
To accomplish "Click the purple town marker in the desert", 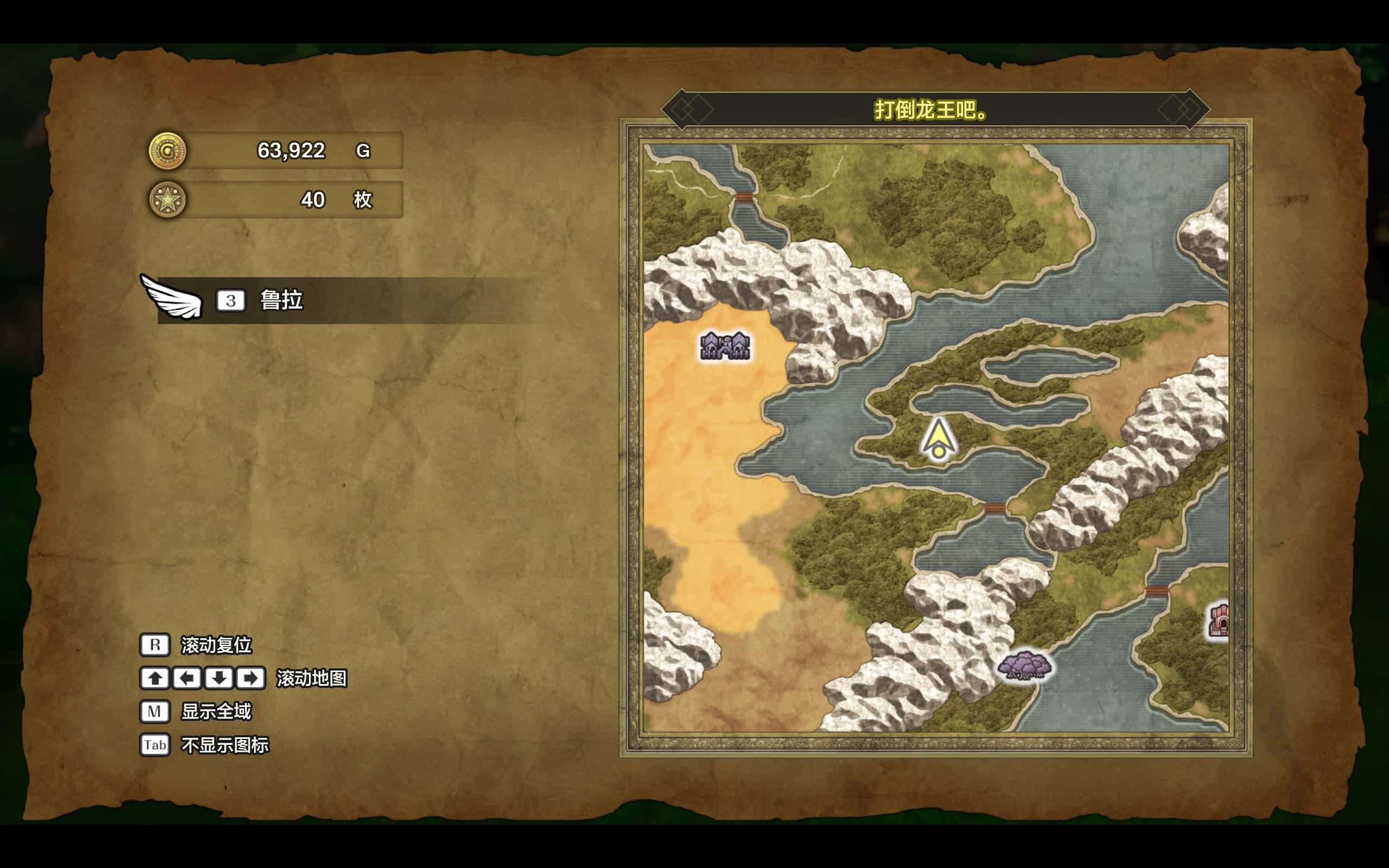I will (725, 346).
